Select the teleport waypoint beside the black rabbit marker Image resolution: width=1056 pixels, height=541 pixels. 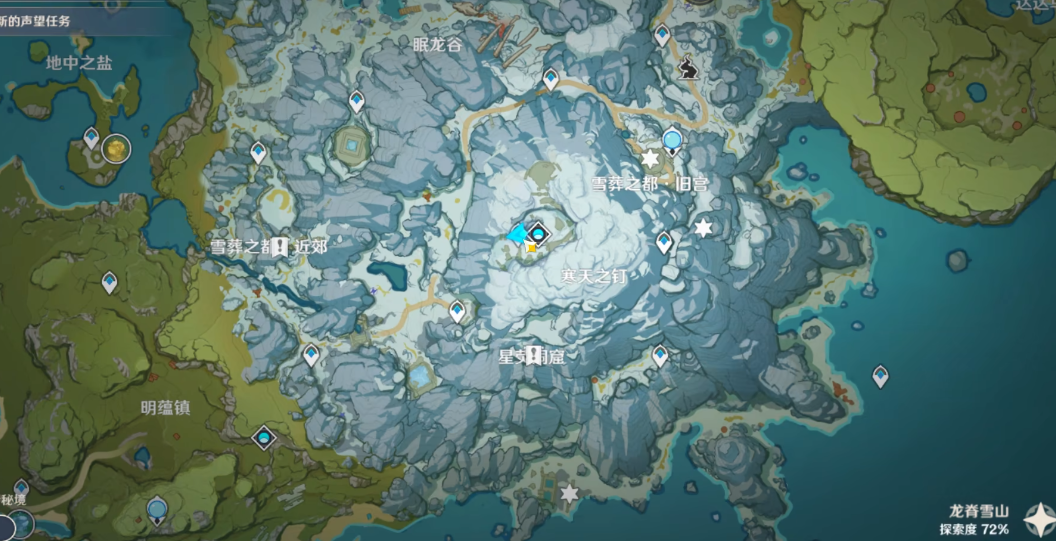click(x=662, y=36)
